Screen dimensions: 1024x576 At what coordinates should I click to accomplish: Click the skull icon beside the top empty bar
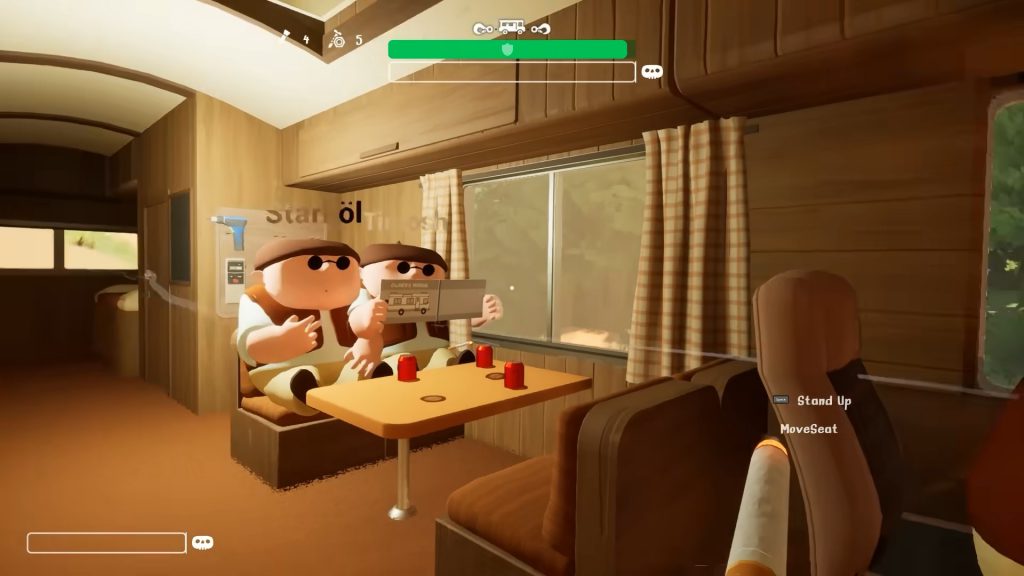[x=652, y=72]
